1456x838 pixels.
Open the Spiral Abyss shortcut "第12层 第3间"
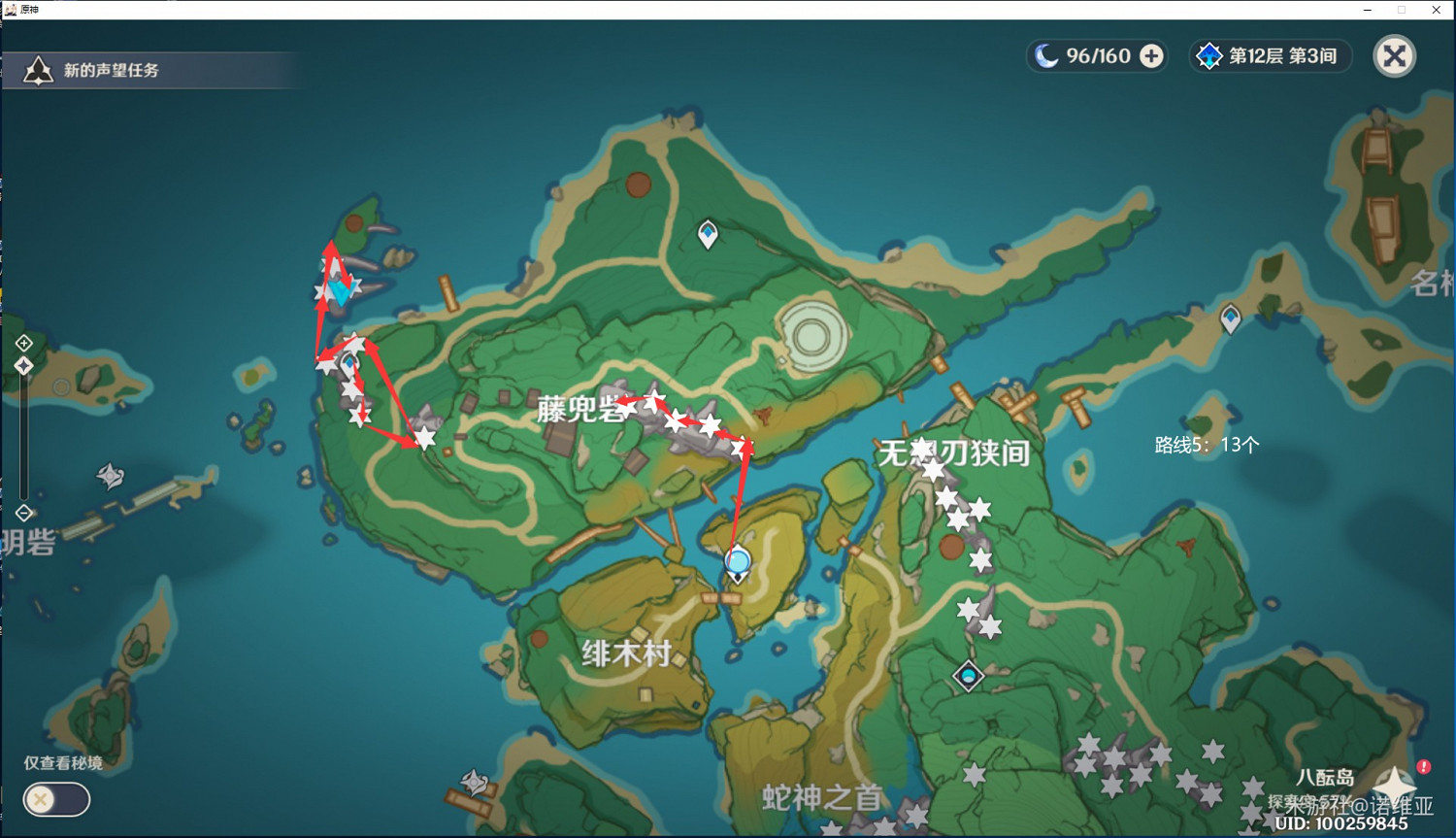1270,55
